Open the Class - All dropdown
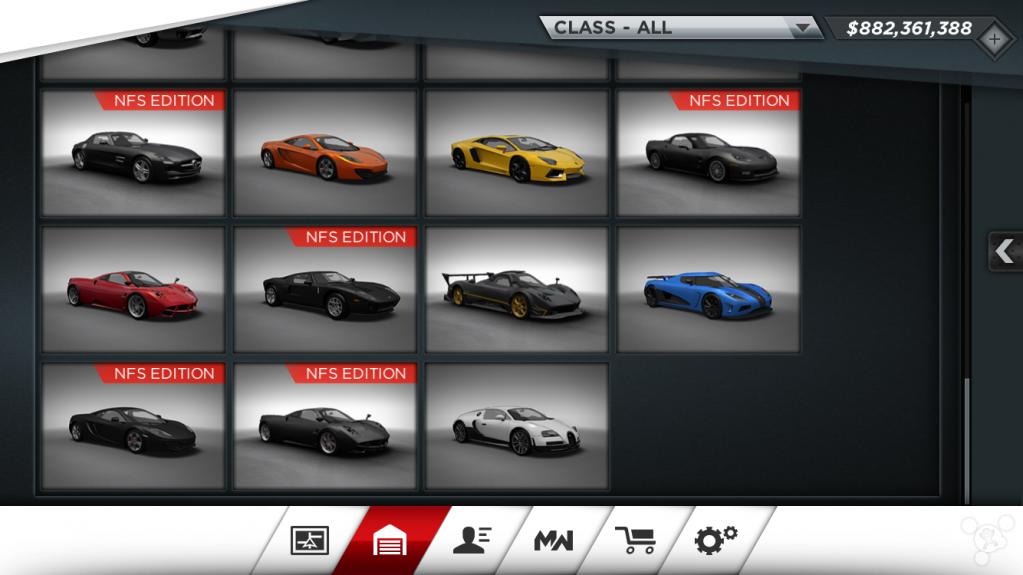 [x=682, y=28]
